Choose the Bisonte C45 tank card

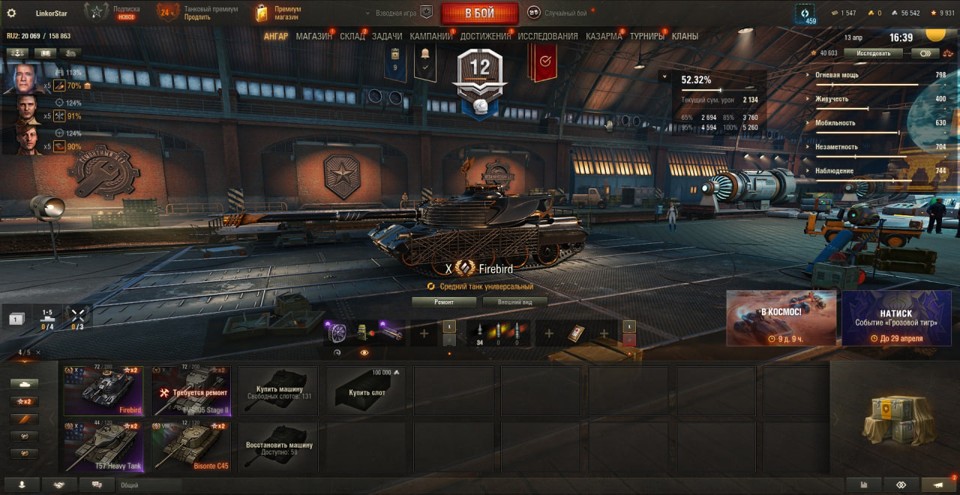pos(191,446)
